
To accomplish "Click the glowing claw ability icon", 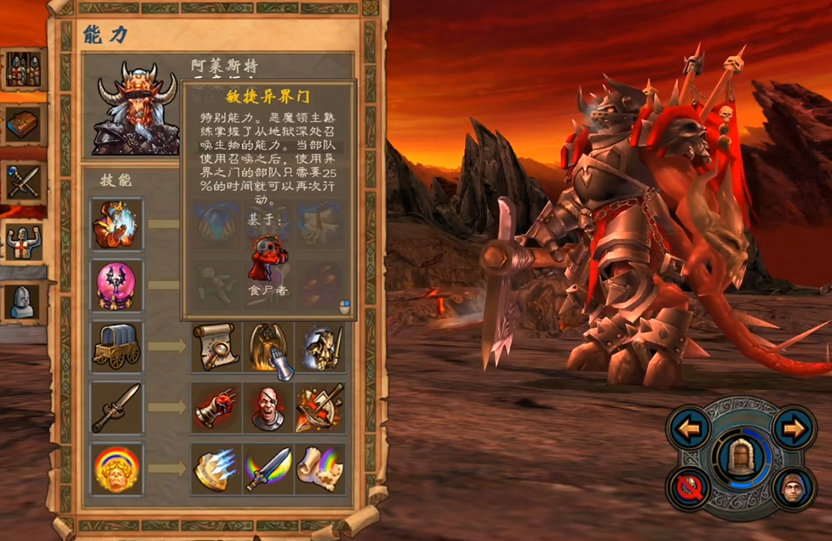I will 214,468.
